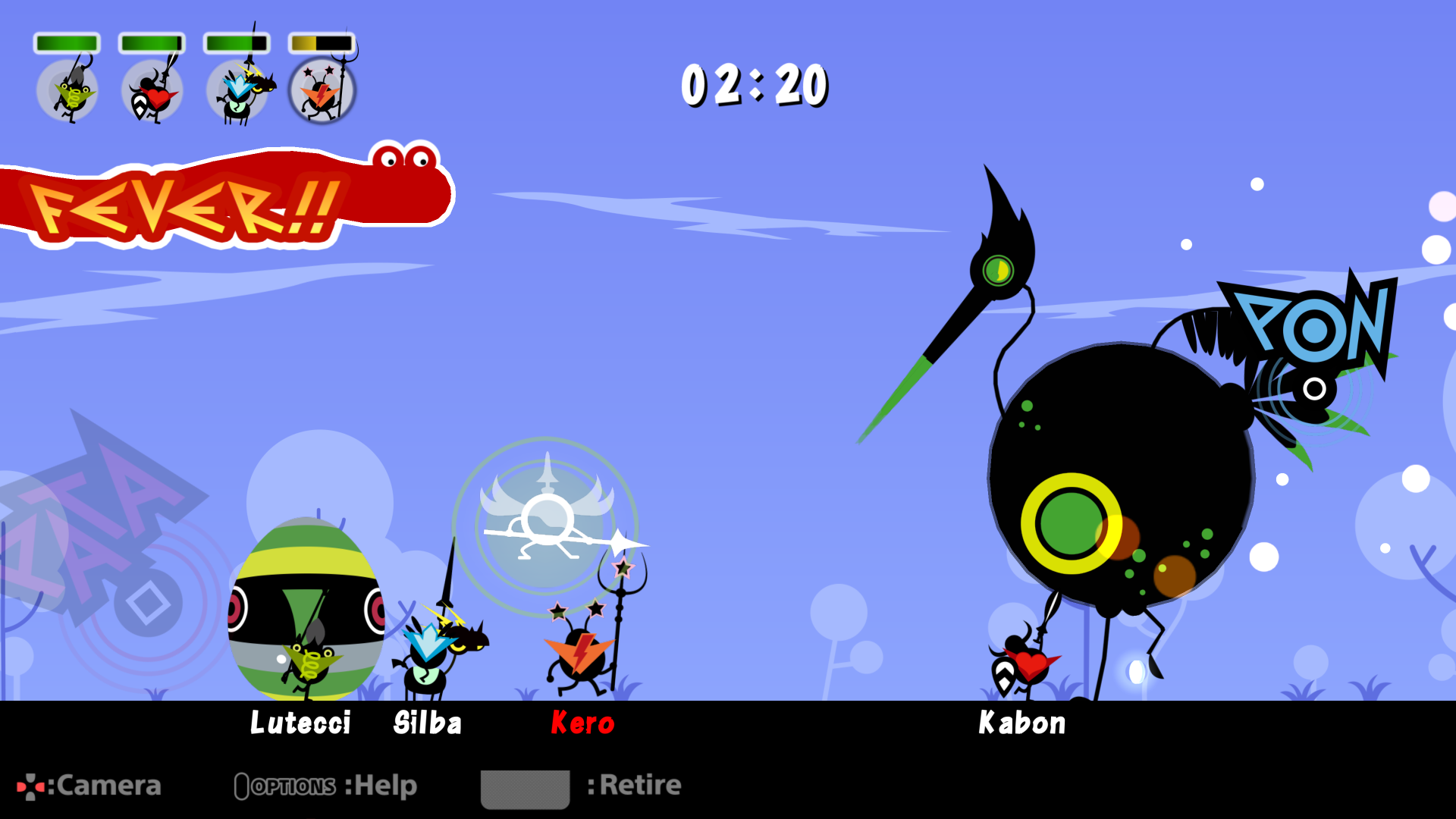Click the red Kero player name
The height and width of the screenshot is (819, 1456).
582,723
